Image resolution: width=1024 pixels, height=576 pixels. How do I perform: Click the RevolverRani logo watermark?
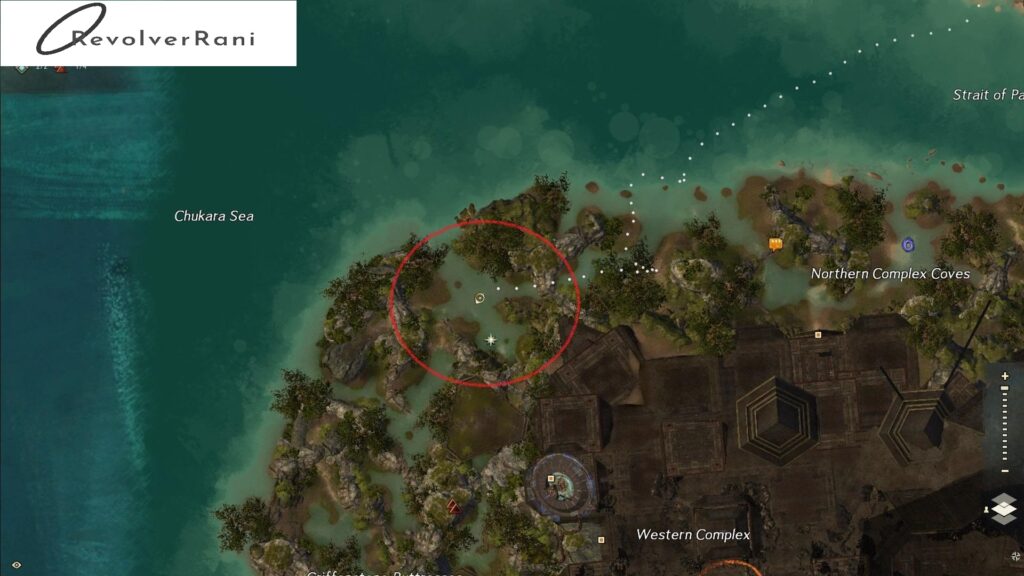pos(148,34)
